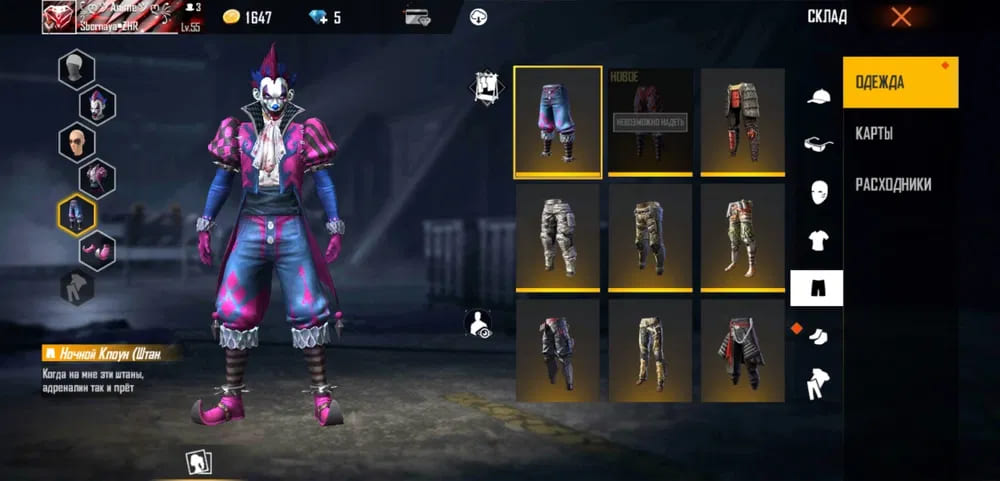Select the grey camo cargo pants
Screen dimensions: 1000x481
tap(558, 237)
